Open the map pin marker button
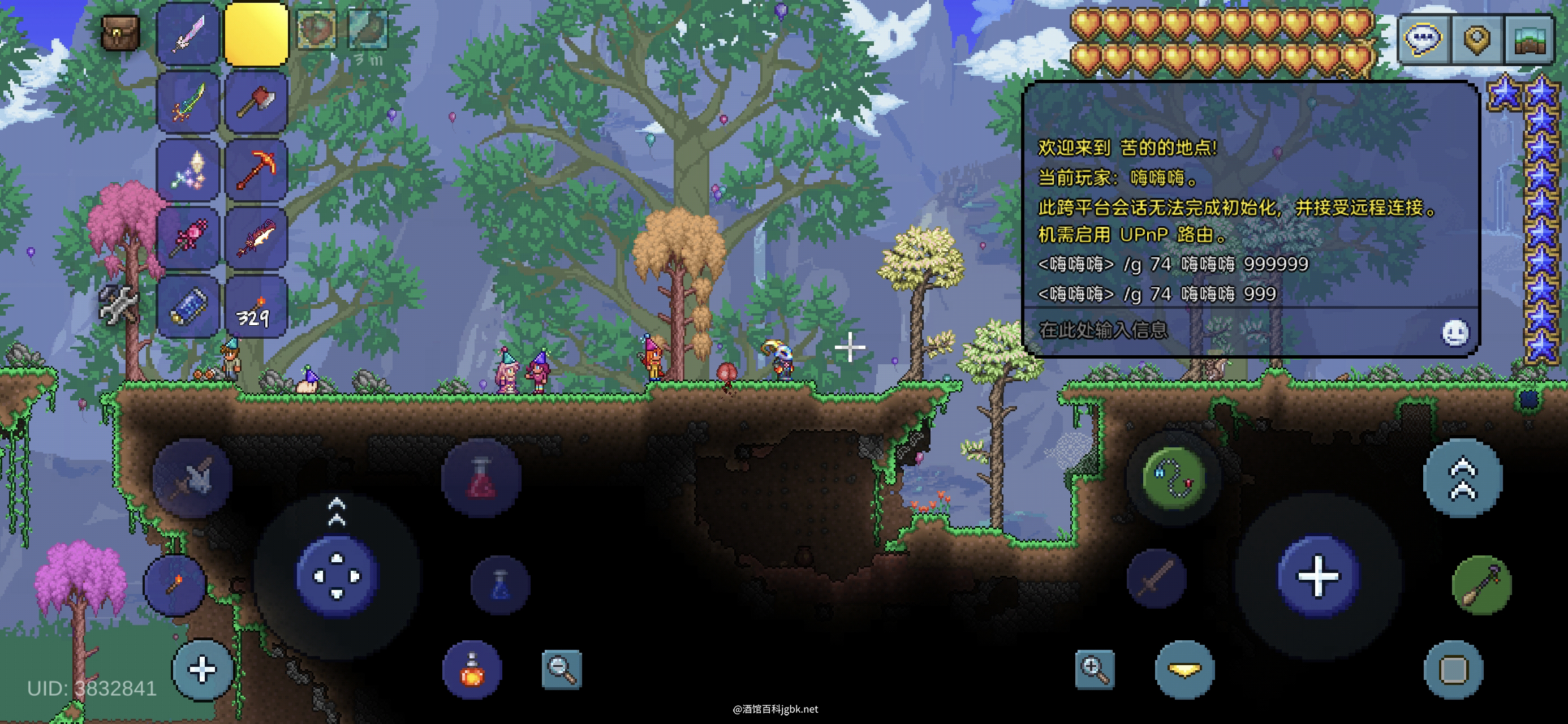 1477,39
